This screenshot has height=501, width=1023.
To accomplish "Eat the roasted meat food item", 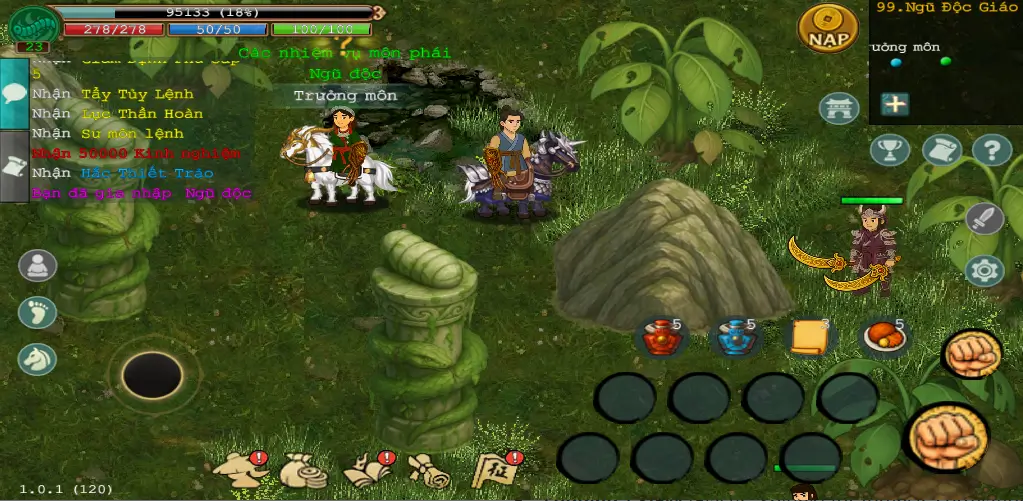I will point(885,339).
